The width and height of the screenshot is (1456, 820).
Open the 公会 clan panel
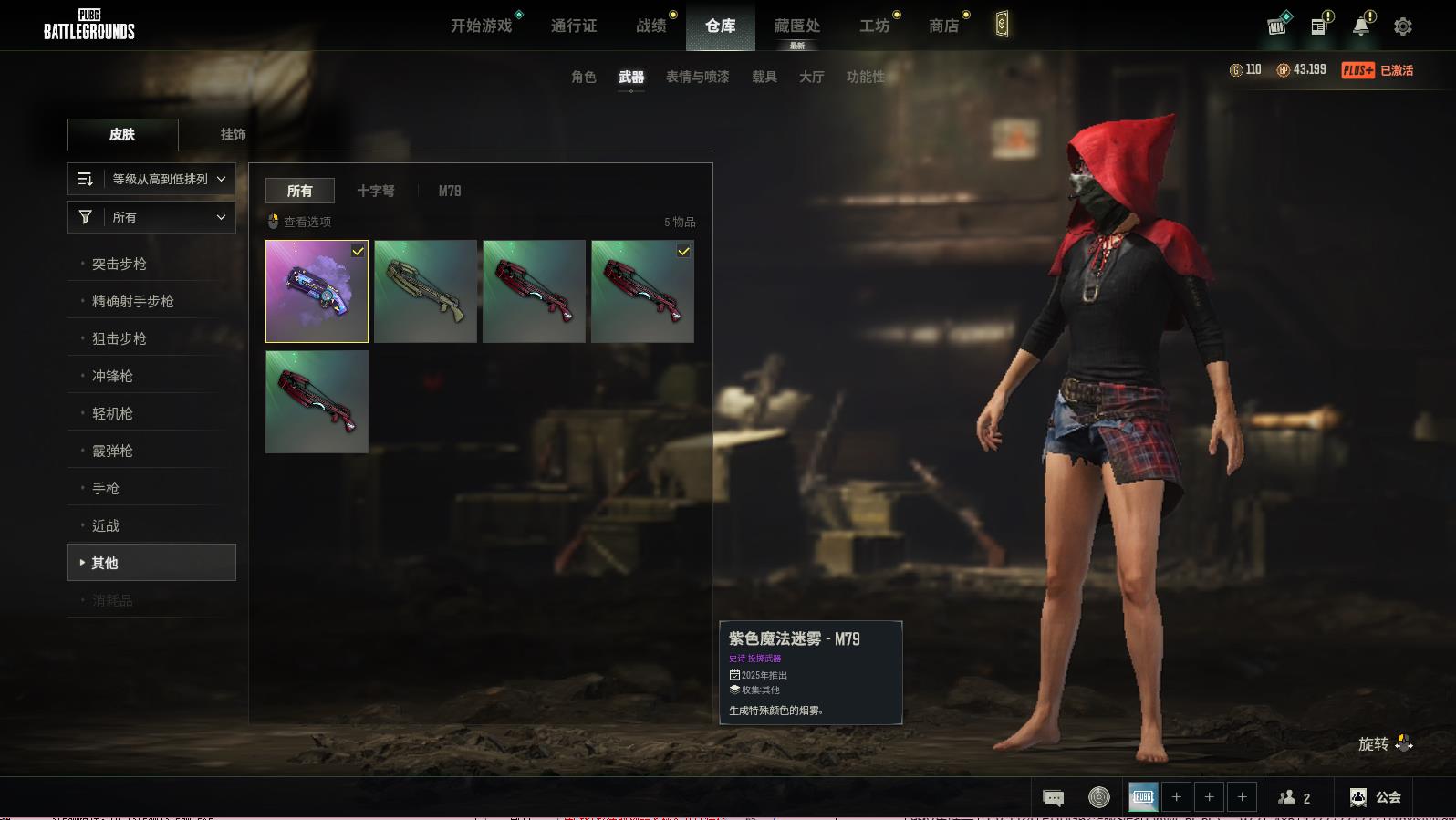coord(1376,797)
